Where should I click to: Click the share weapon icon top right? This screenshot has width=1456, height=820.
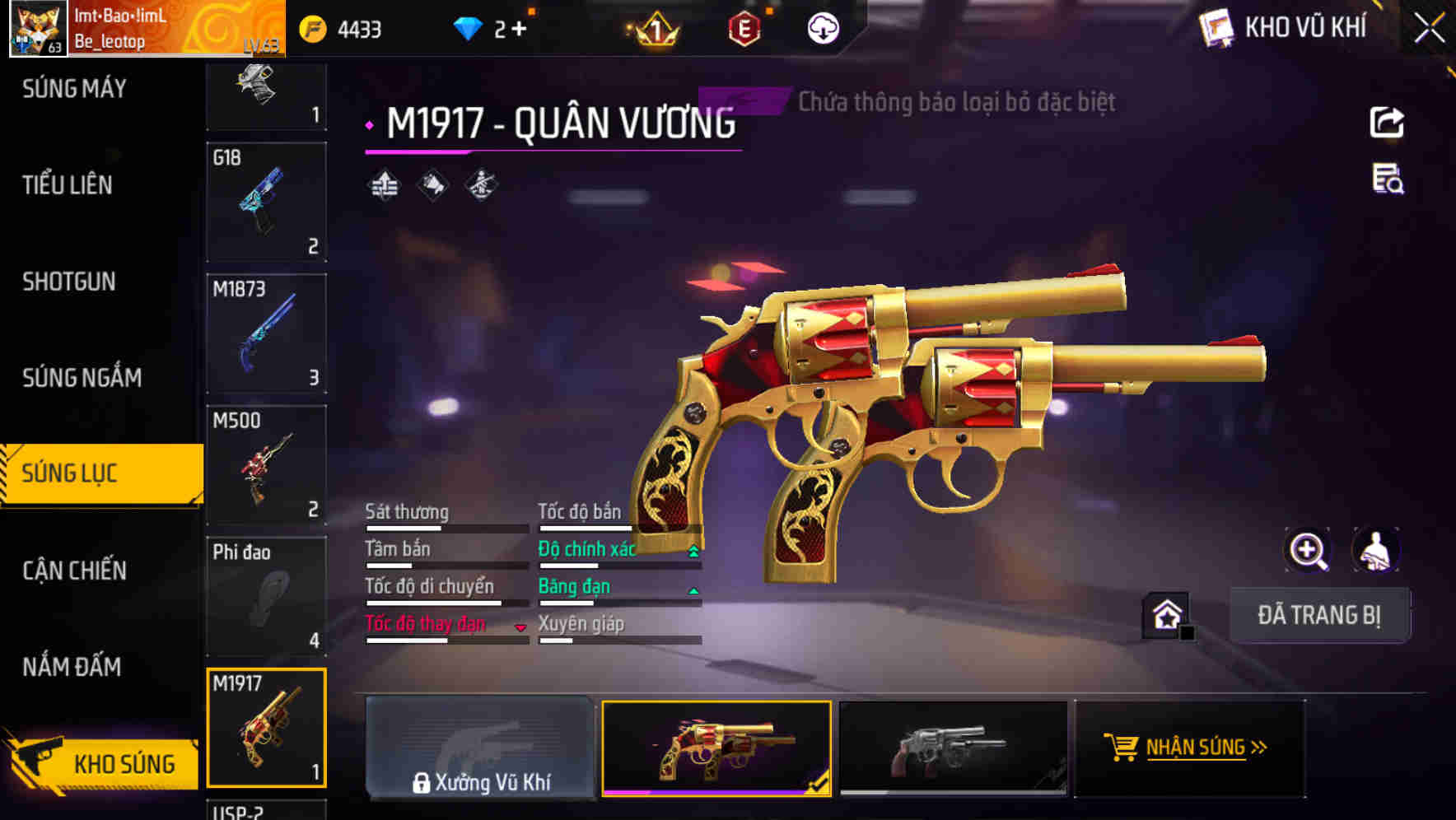click(x=1387, y=122)
